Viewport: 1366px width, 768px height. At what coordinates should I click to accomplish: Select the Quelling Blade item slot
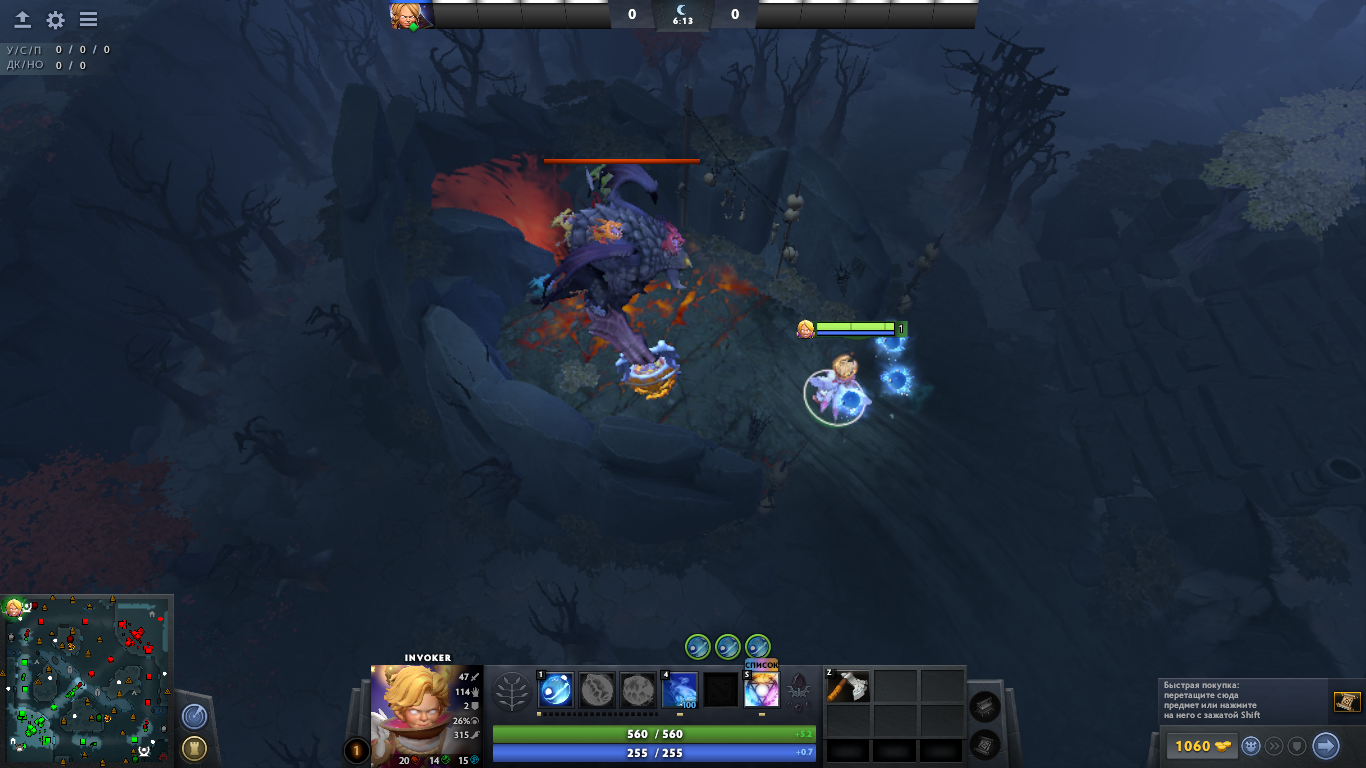point(848,686)
